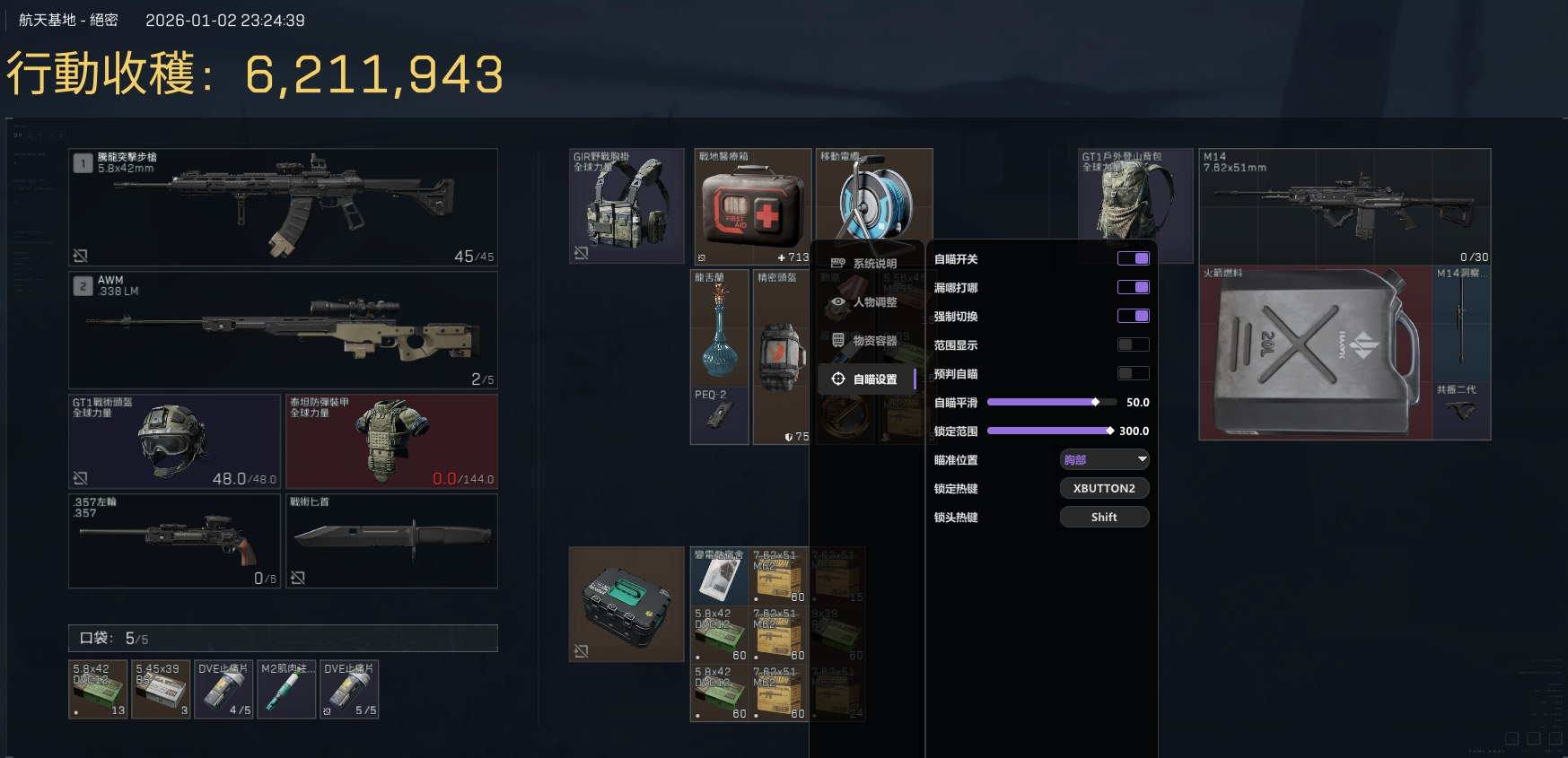This screenshot has width=1568, height=758.
Task: Select the 5.8x42mm assault rifle in slot 1
Action: click(283, 207)
